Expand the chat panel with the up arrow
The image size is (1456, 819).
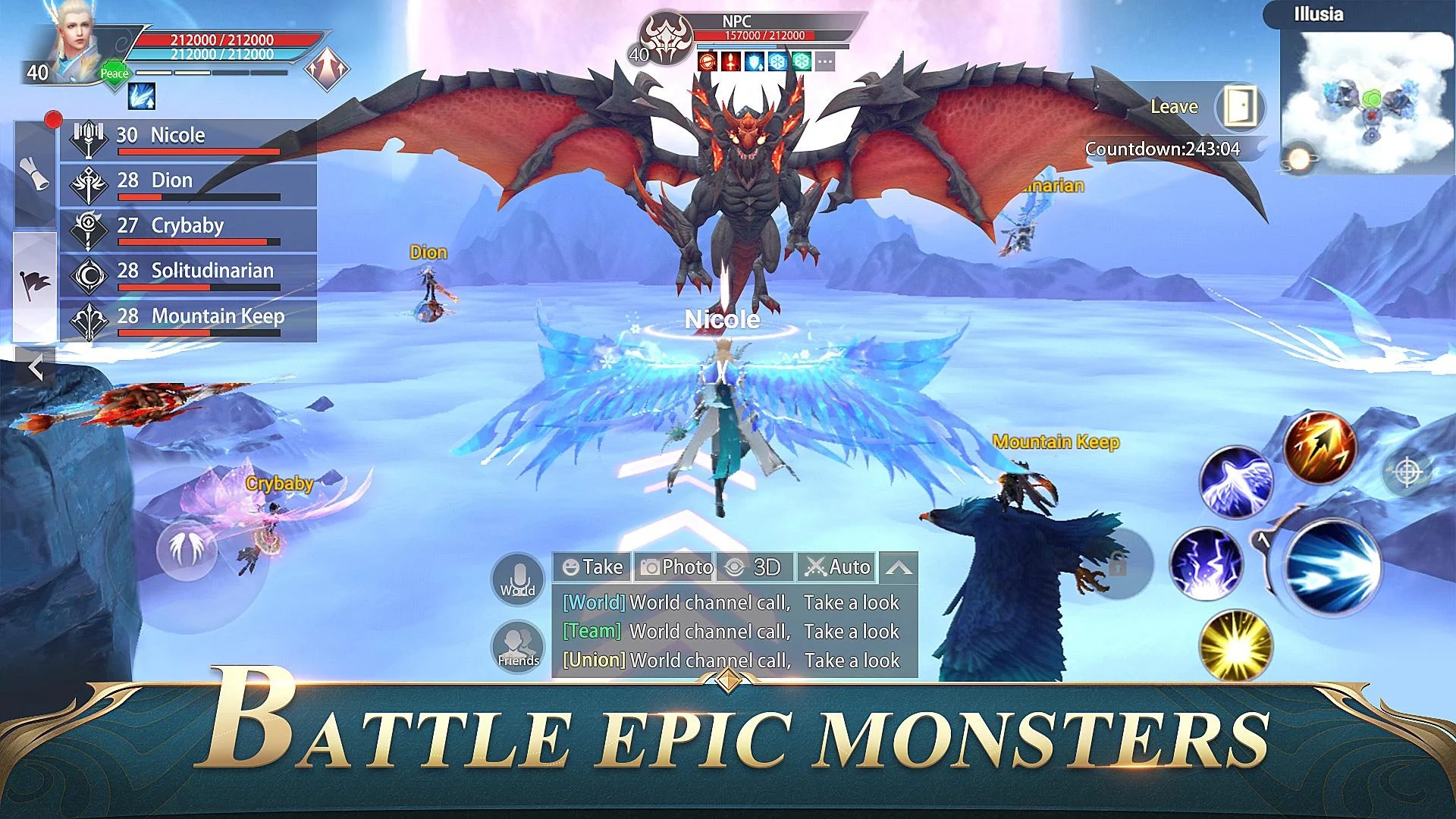coord(899,567)
